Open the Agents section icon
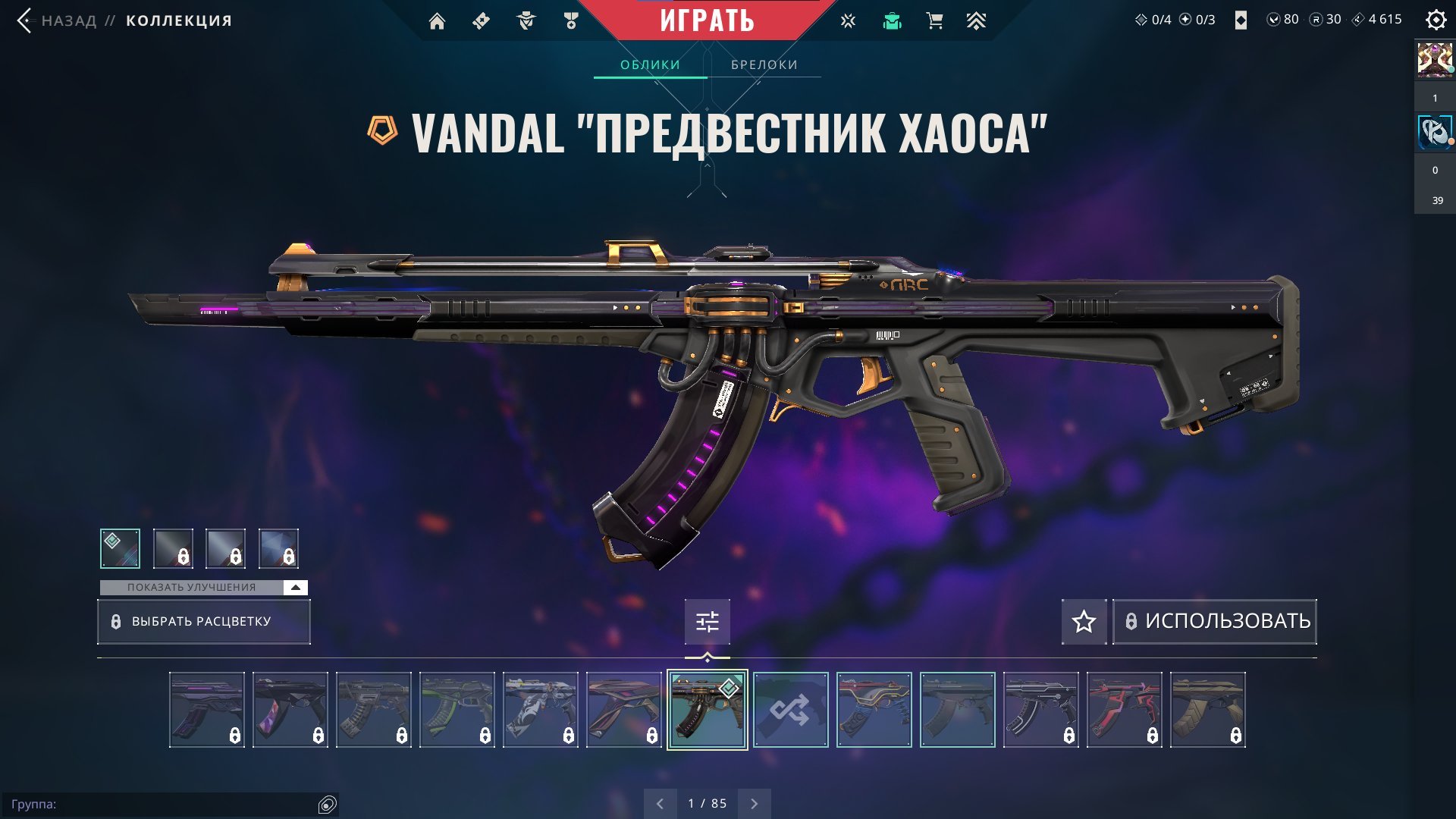This screenshot has width=1456, height=819. (x=526, y=20)
